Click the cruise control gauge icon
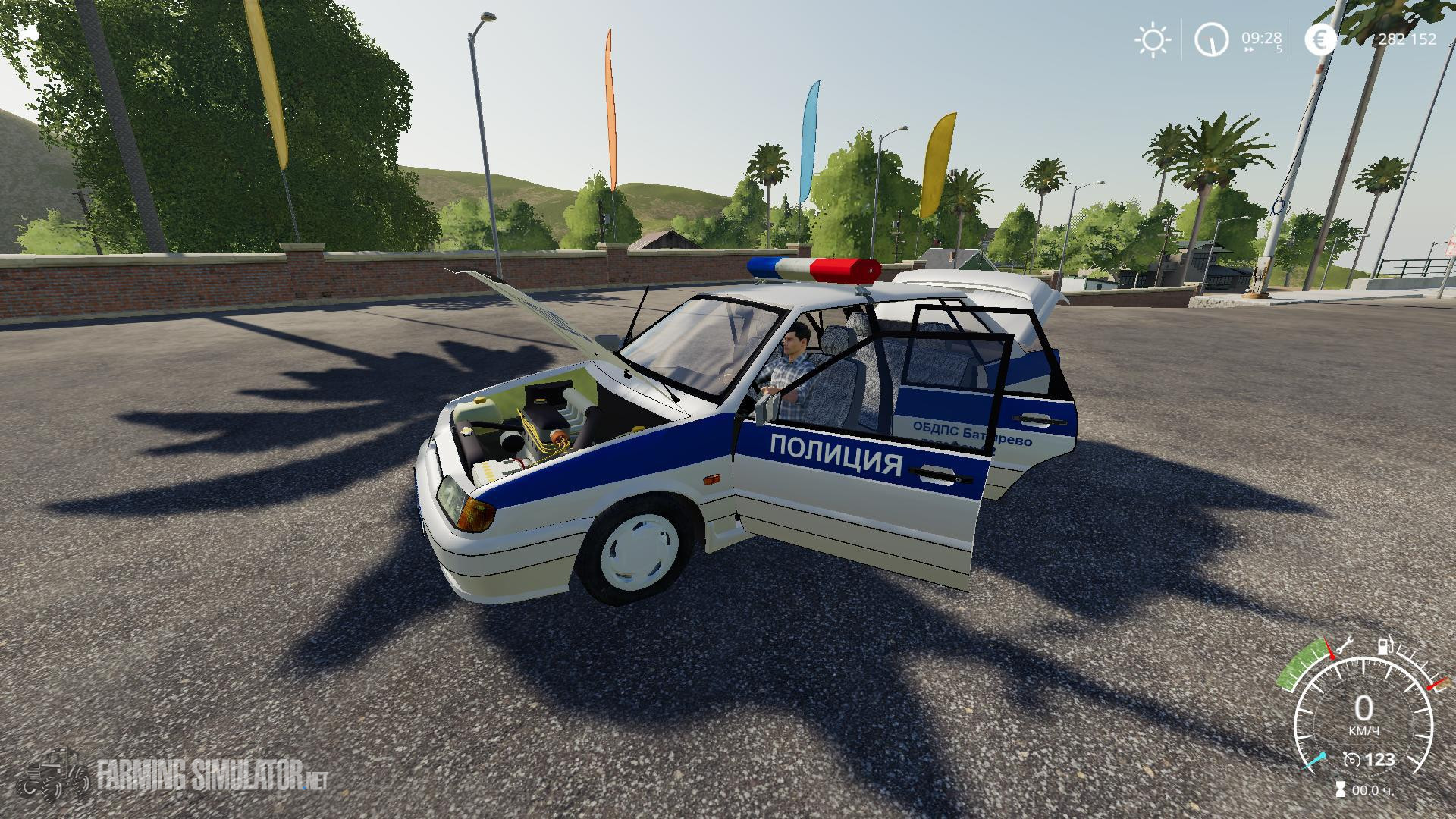This screenshot has height=819, width=1456. 1352,760
